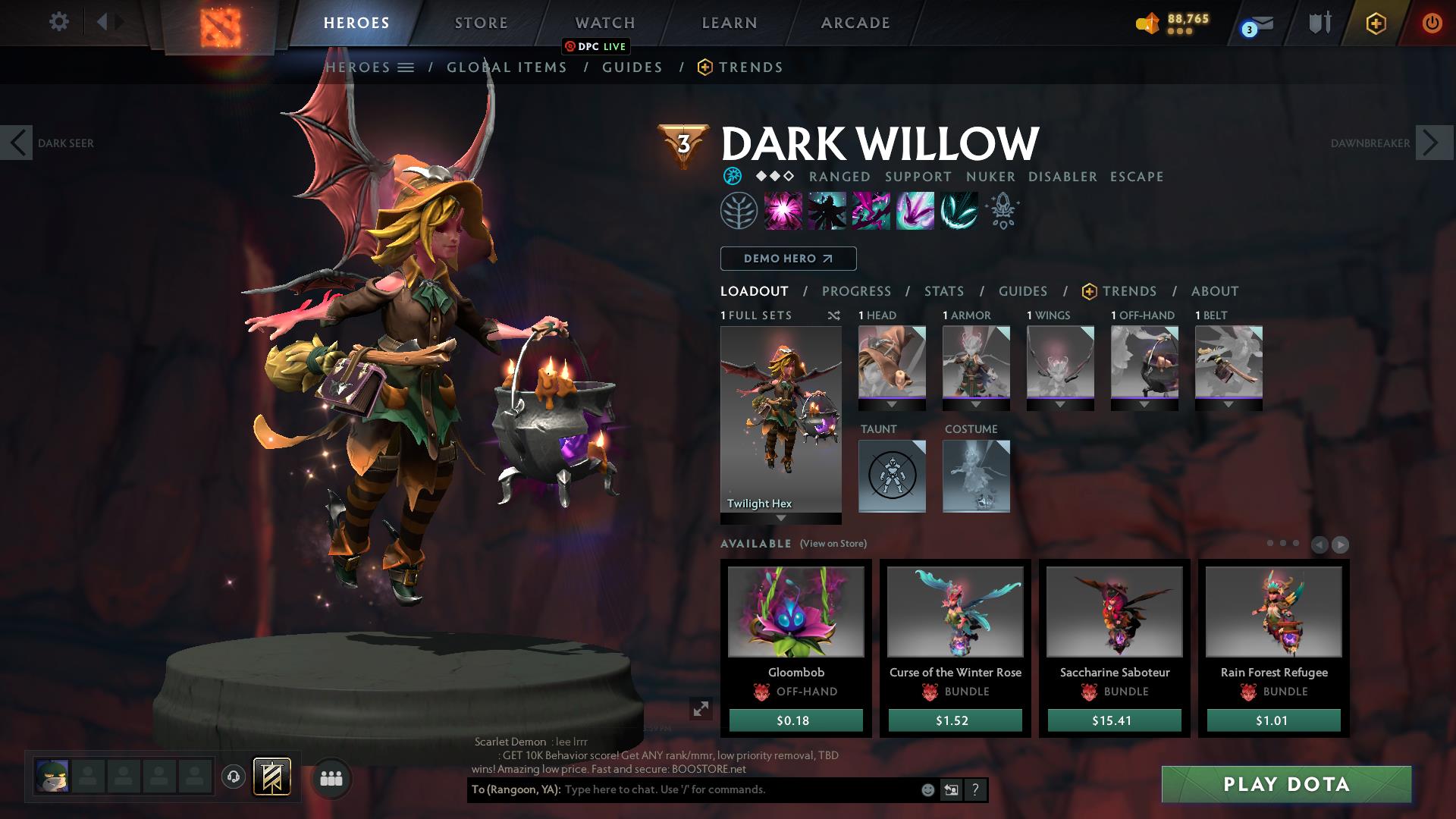Open the WATCH menu at top
The width and height of the screenshot is (1456, 819).
(604, 22)
